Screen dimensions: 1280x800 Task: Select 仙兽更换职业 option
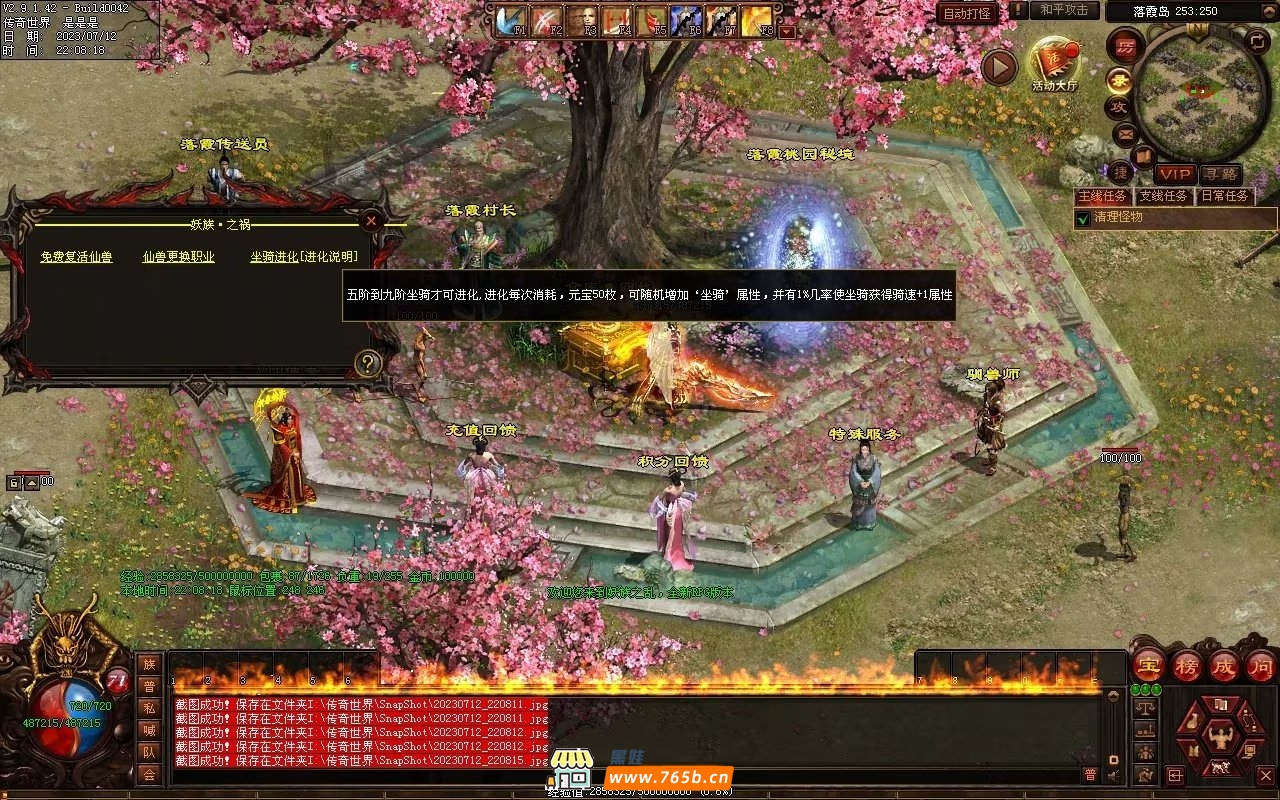click(x=178, y=257)
